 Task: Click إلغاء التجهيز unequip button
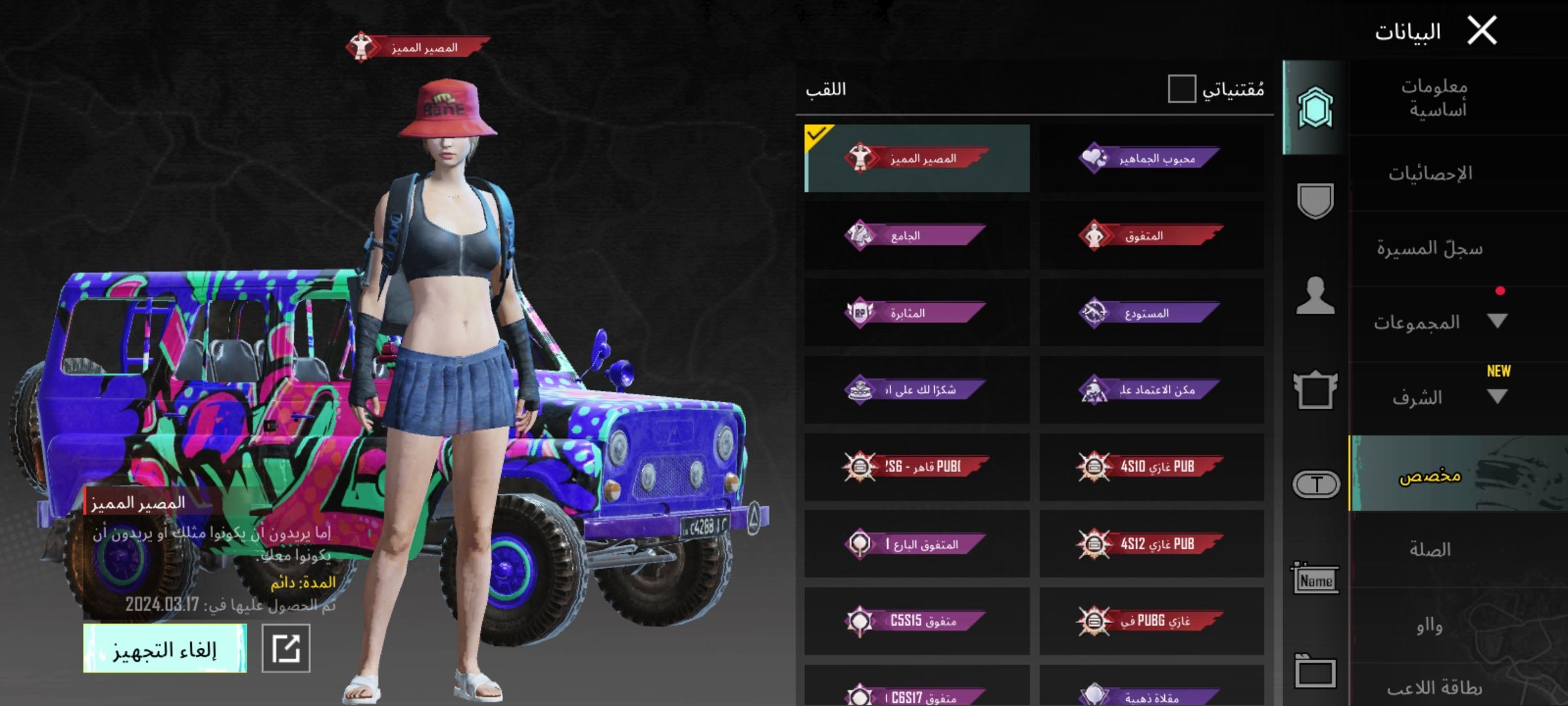(165, 648)
